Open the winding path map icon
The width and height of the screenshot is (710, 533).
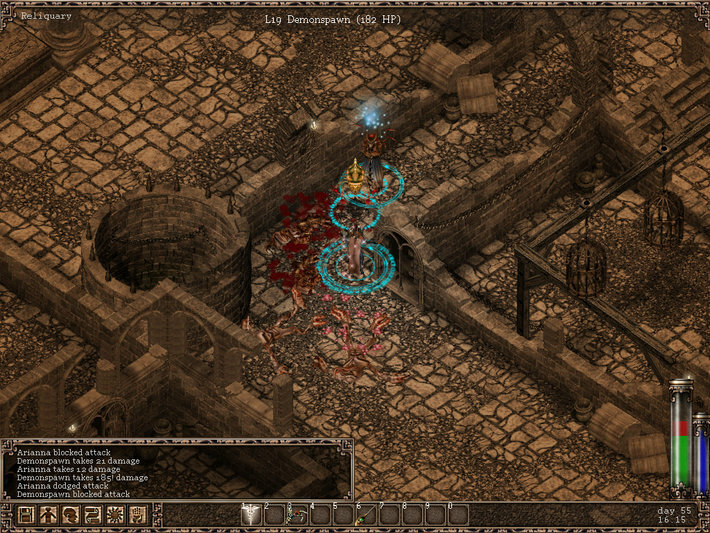[93, 515]
